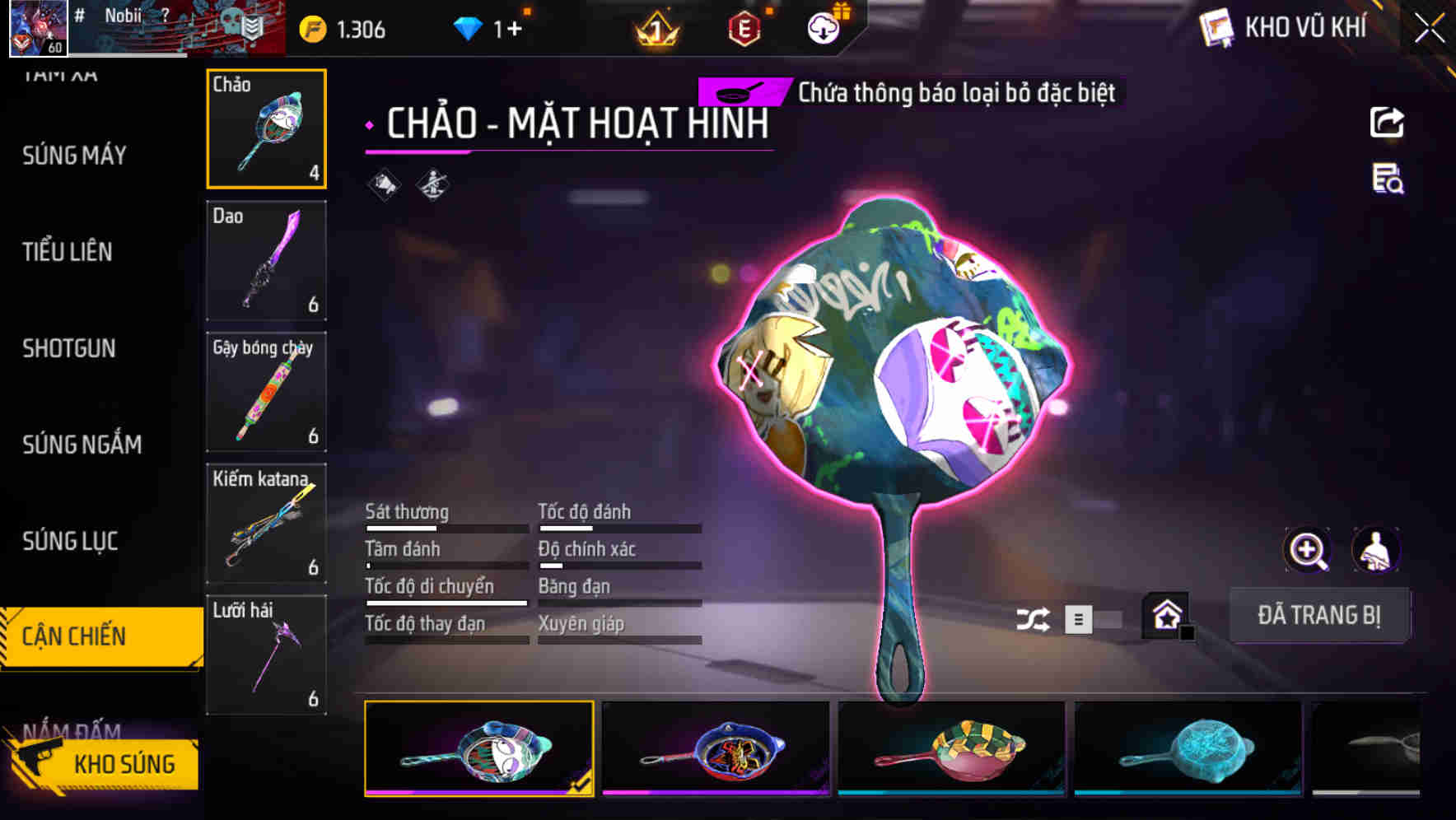The image size is (1456, 820).
Task: Expand the Kiếm katana weapon entry
Action: 266,523
